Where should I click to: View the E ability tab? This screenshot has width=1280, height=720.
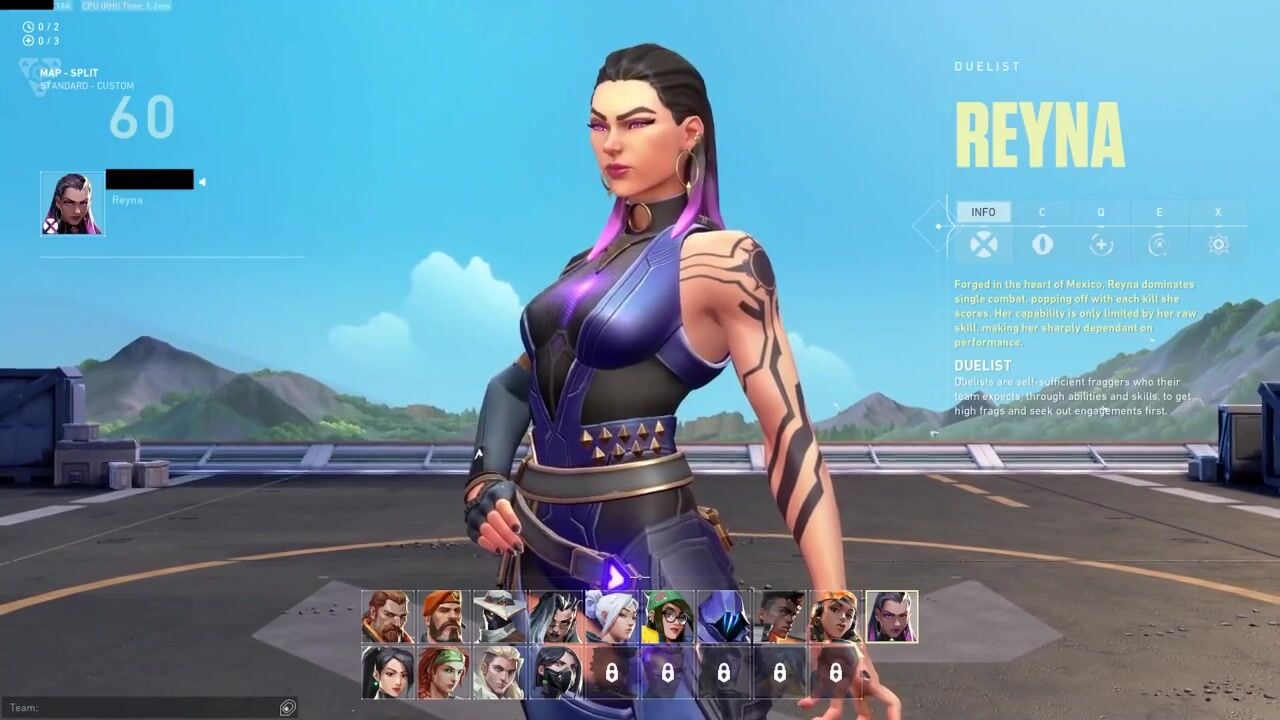[x=1159, y=212]
